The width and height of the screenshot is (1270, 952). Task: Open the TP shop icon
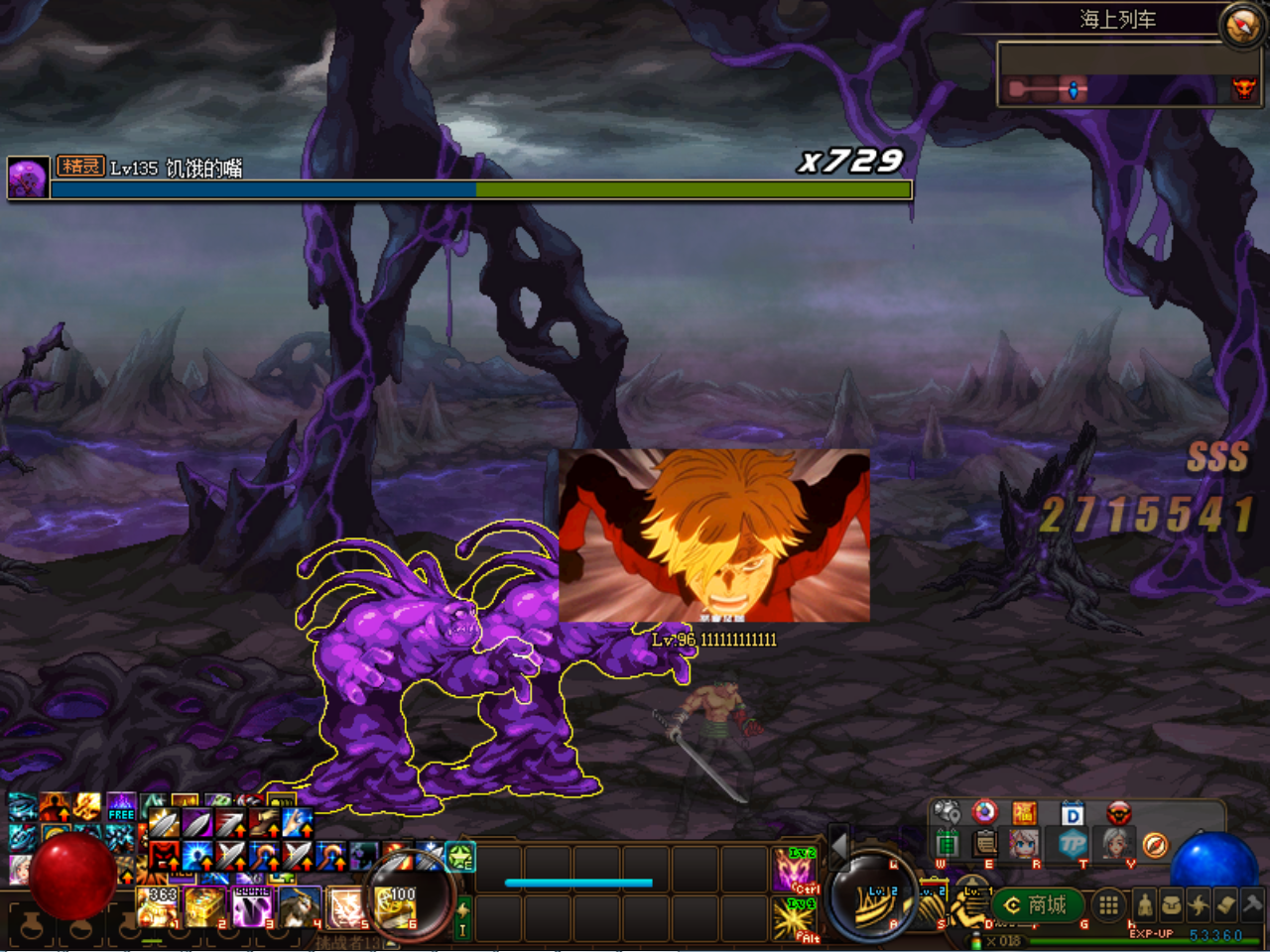pyautogui.click(x=1071, y=844)
